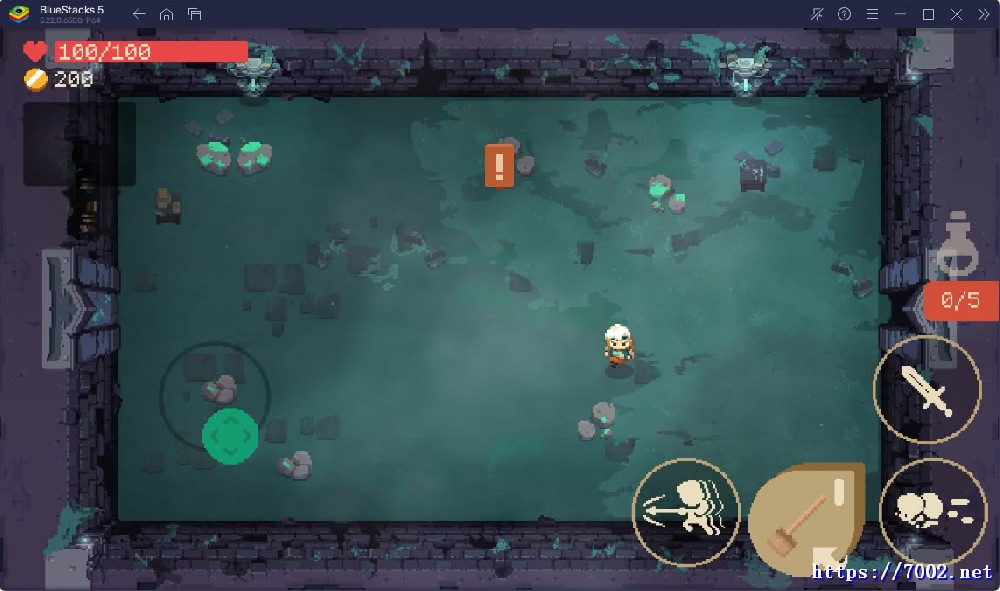Use the health potion flask

pyautogui.click(x=958, y=246)
